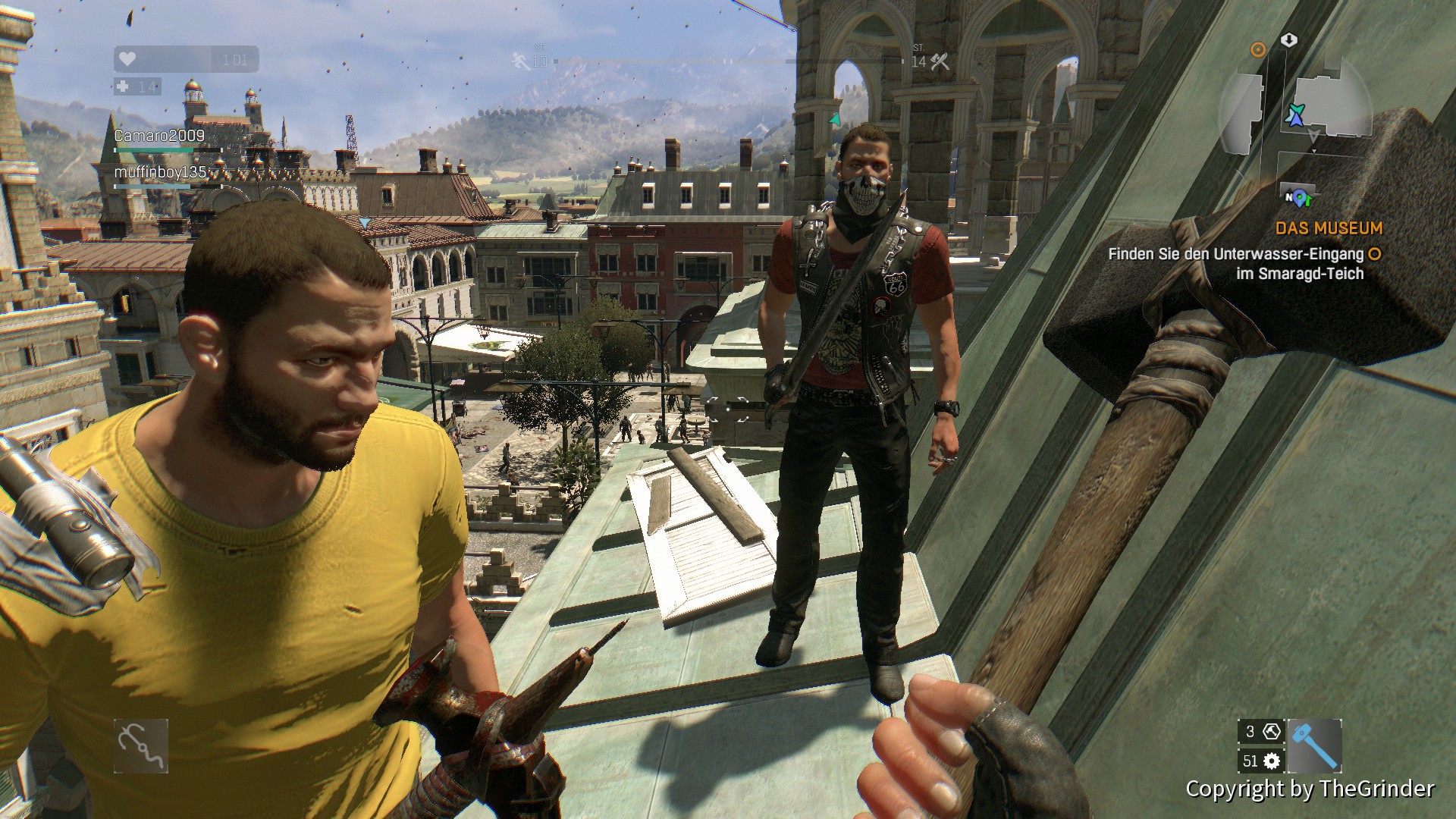Click the crossed-tools power level icon

click(x=940, y=61)
